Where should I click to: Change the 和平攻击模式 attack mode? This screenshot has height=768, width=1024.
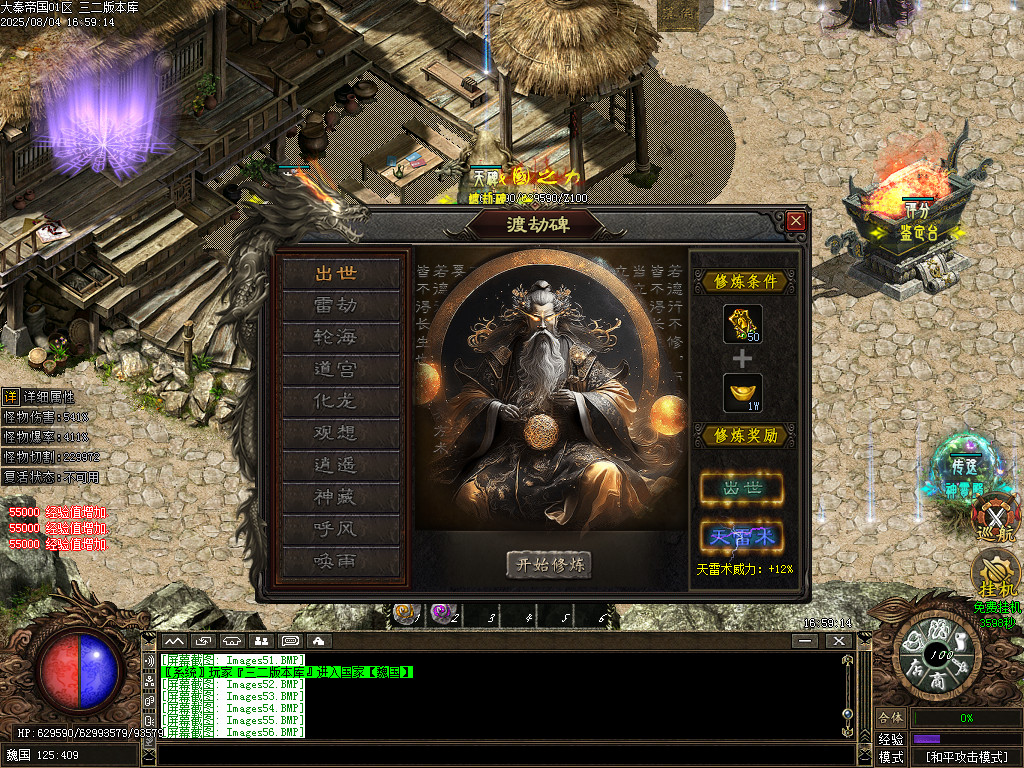click(965, 757)
